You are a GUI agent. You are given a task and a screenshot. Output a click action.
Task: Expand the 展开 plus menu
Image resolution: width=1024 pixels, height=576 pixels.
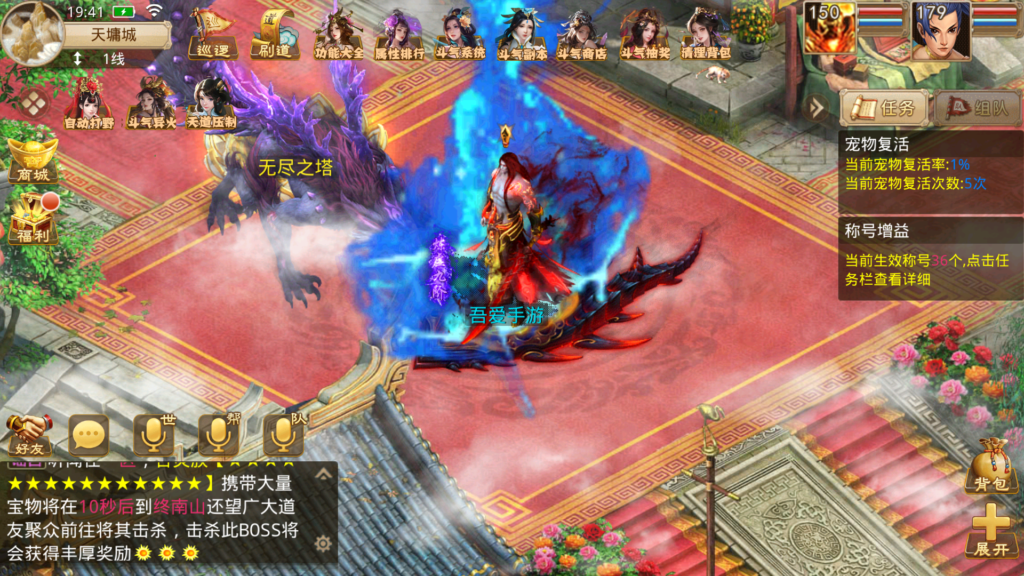(990, 530)
